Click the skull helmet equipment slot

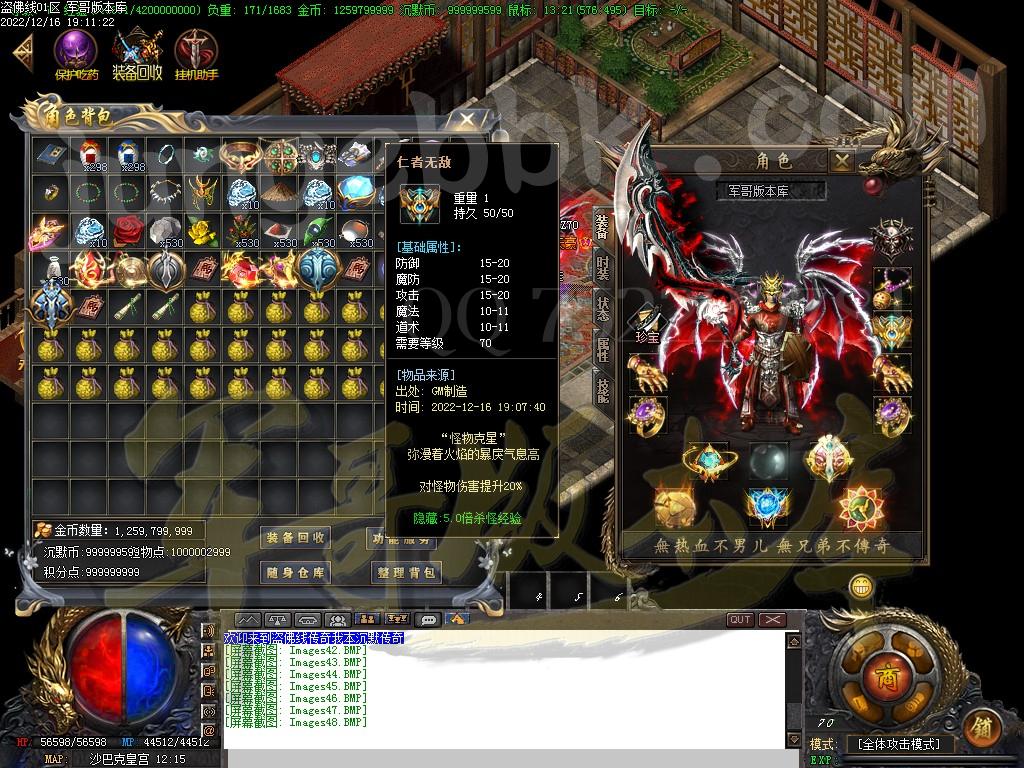coord(891,240)
